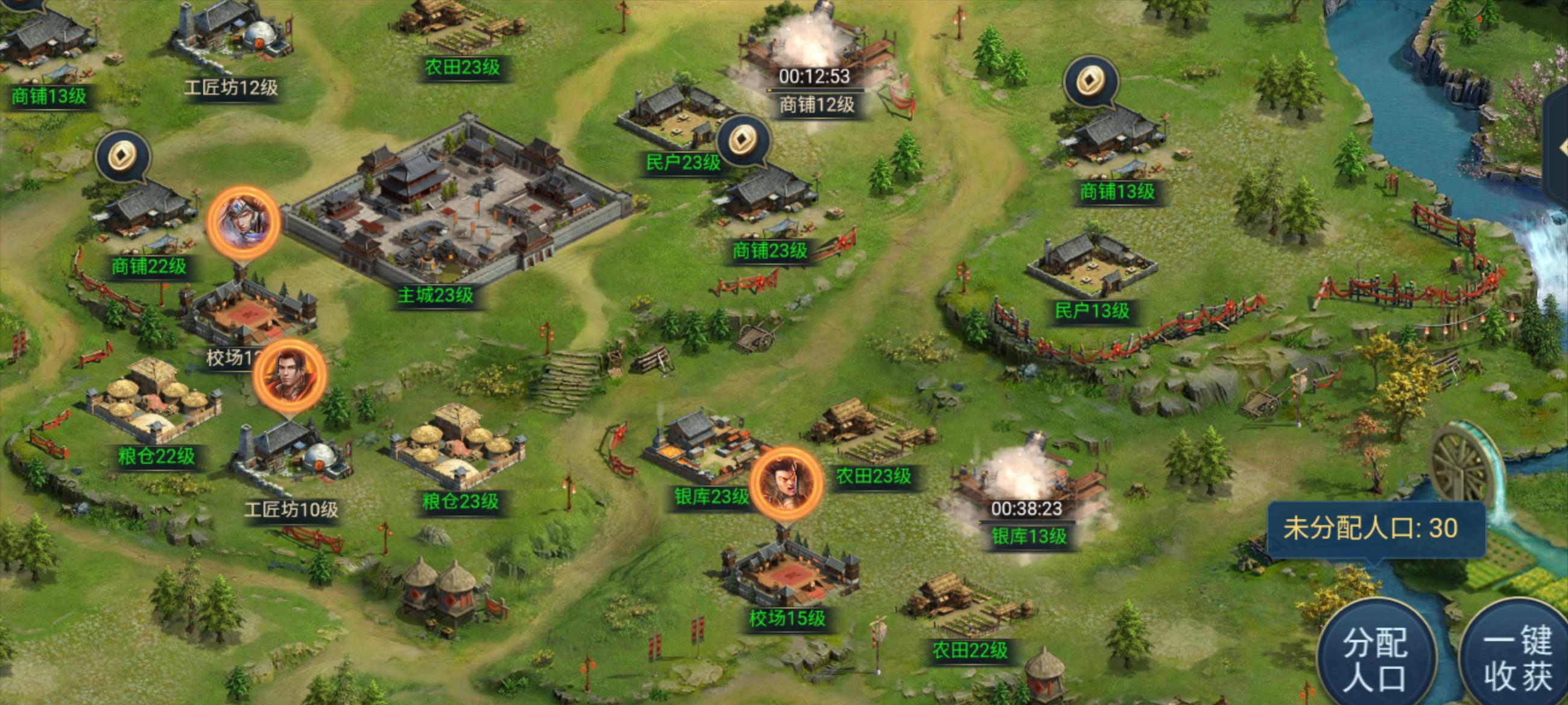Select the 民户23级 residence label
1568x705 pixels.
pos(683,163)
